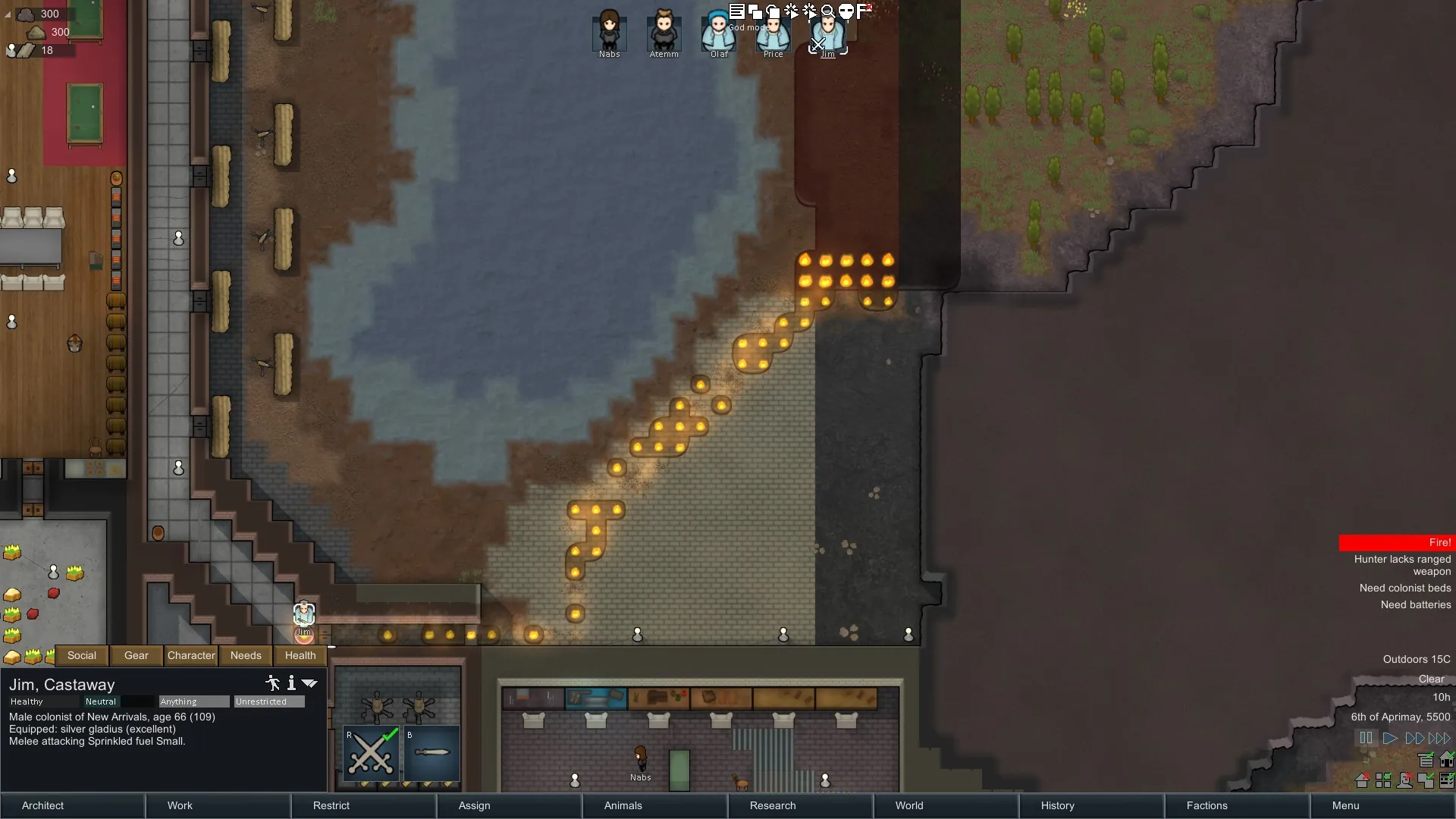View Jim's Health tab
This screenshot has height=819, width=1456.
click(300, 655)
